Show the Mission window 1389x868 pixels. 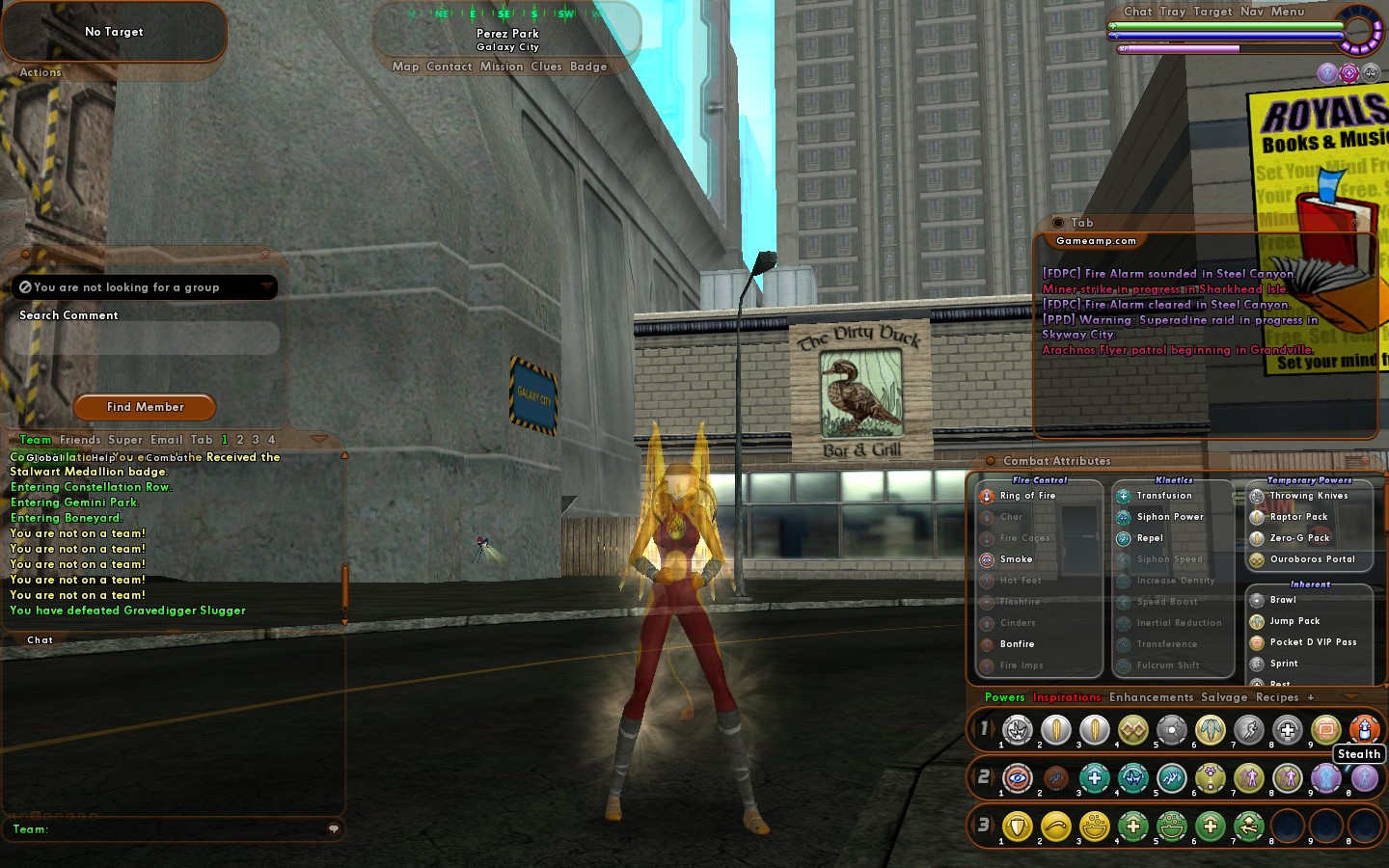502,67
